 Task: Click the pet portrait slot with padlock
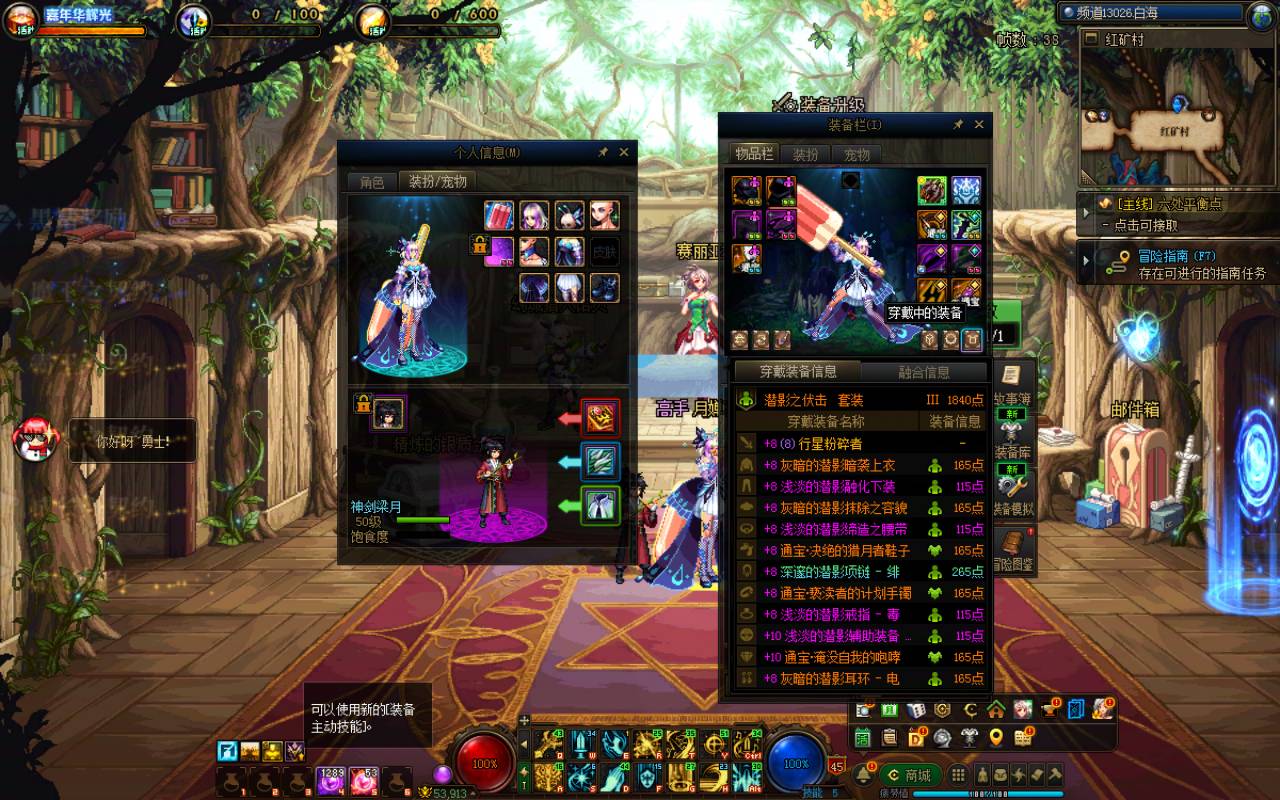[389, 412]
